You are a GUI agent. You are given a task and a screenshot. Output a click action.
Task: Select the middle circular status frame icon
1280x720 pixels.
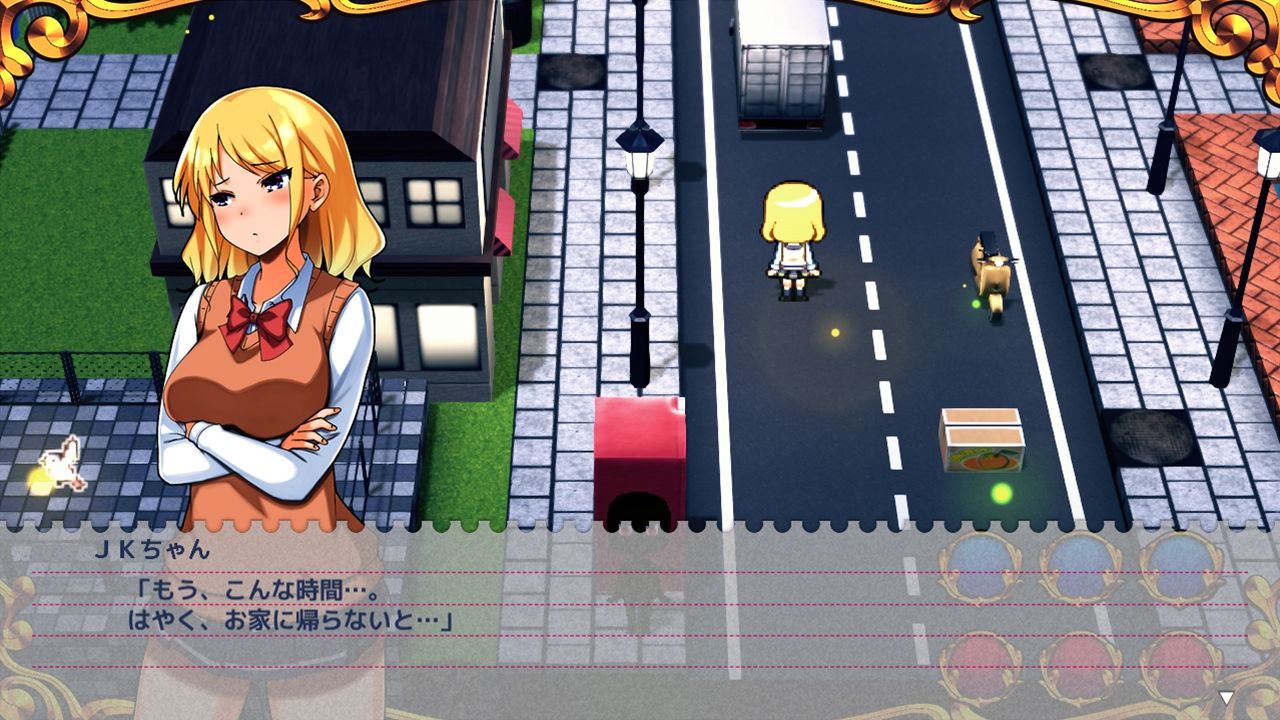click(1078, 565)
